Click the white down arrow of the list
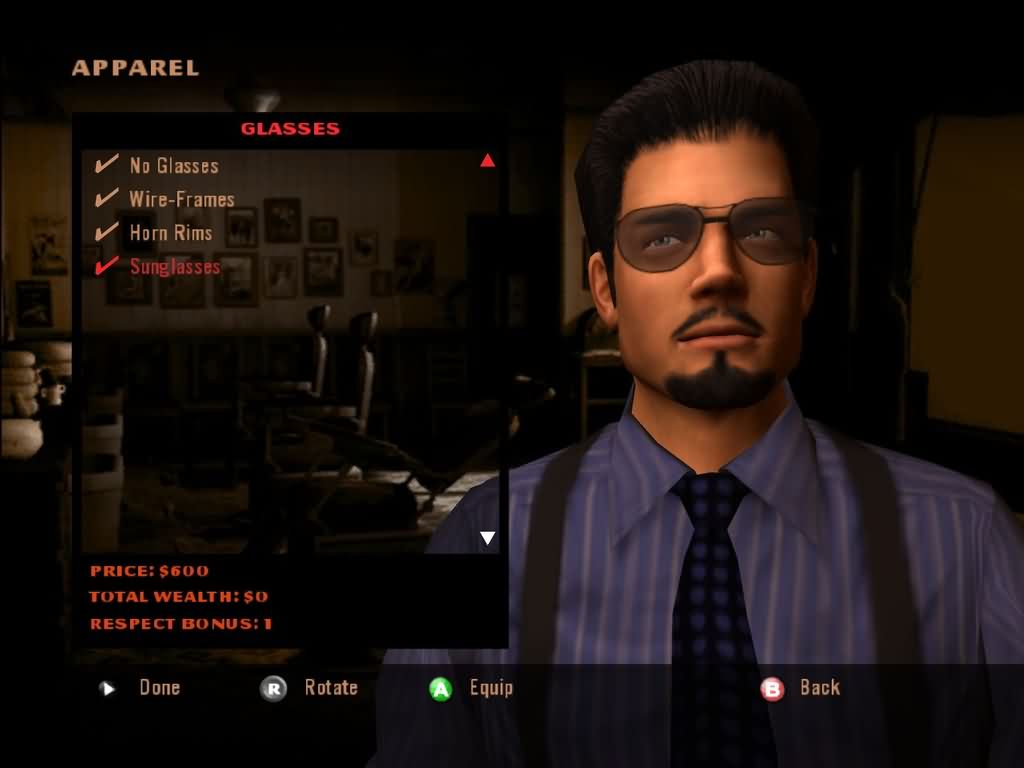 (488, 538)
